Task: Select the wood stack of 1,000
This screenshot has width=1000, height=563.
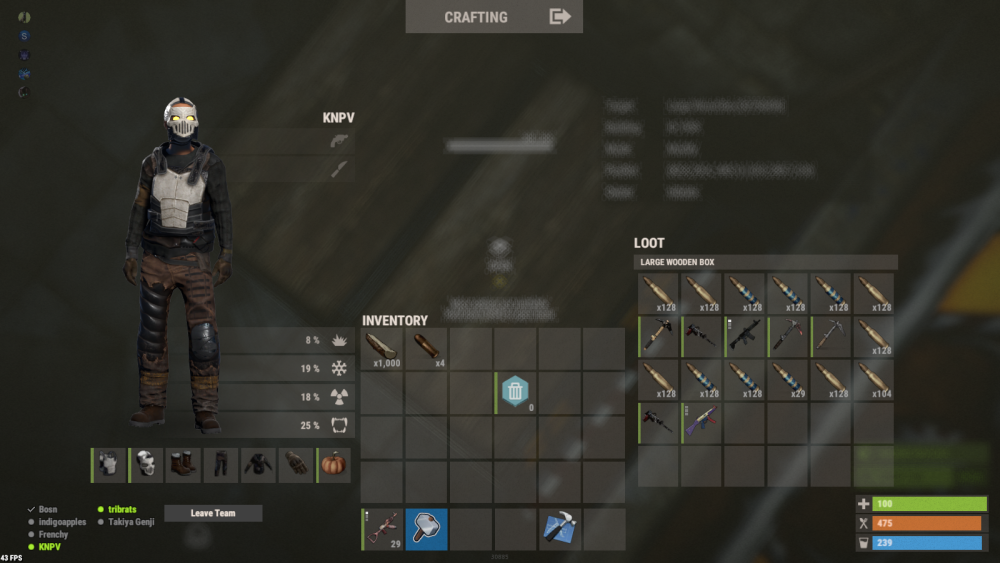Action: click(382, 348)
